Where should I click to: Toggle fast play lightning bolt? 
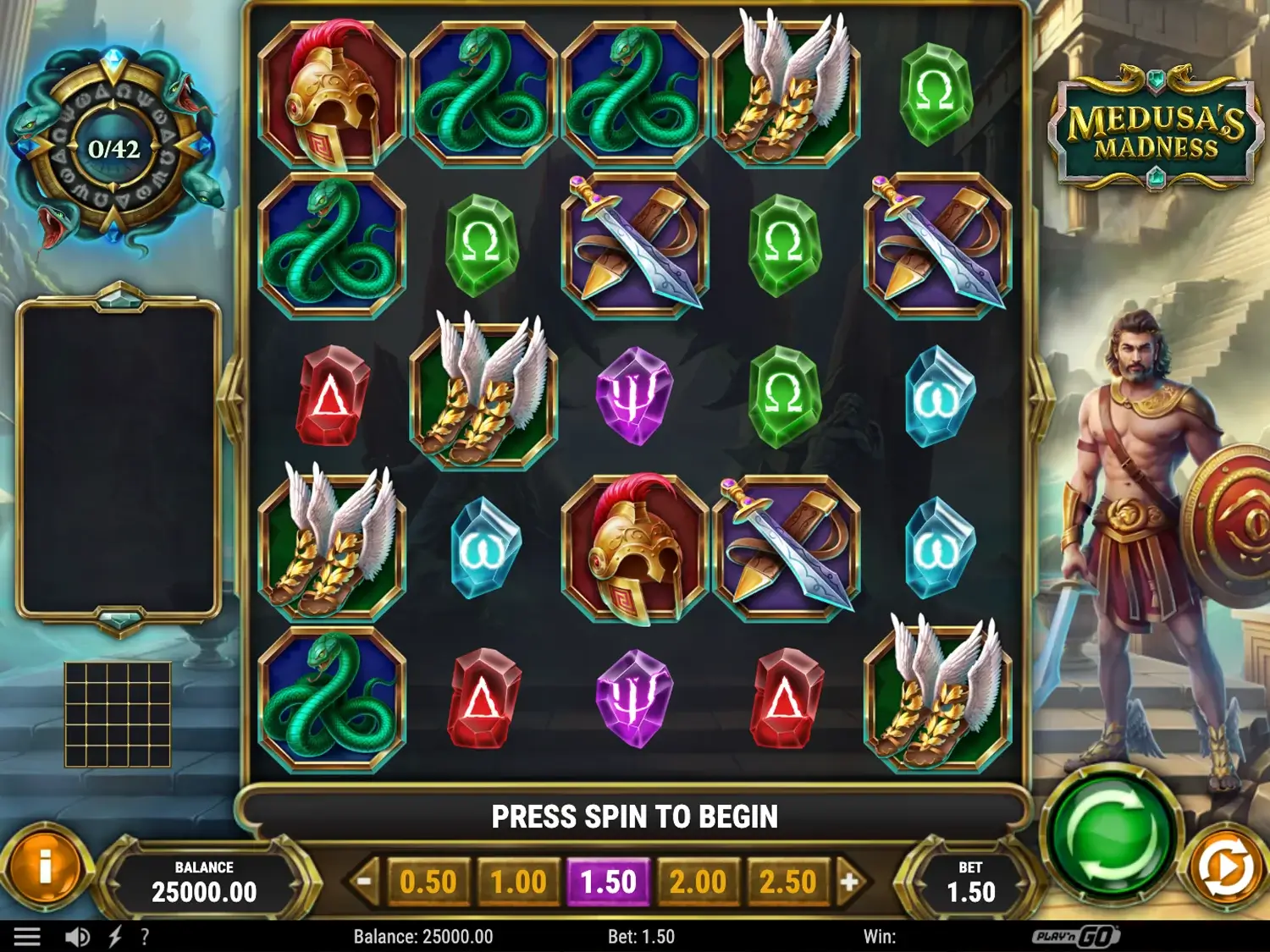[115, 937]
